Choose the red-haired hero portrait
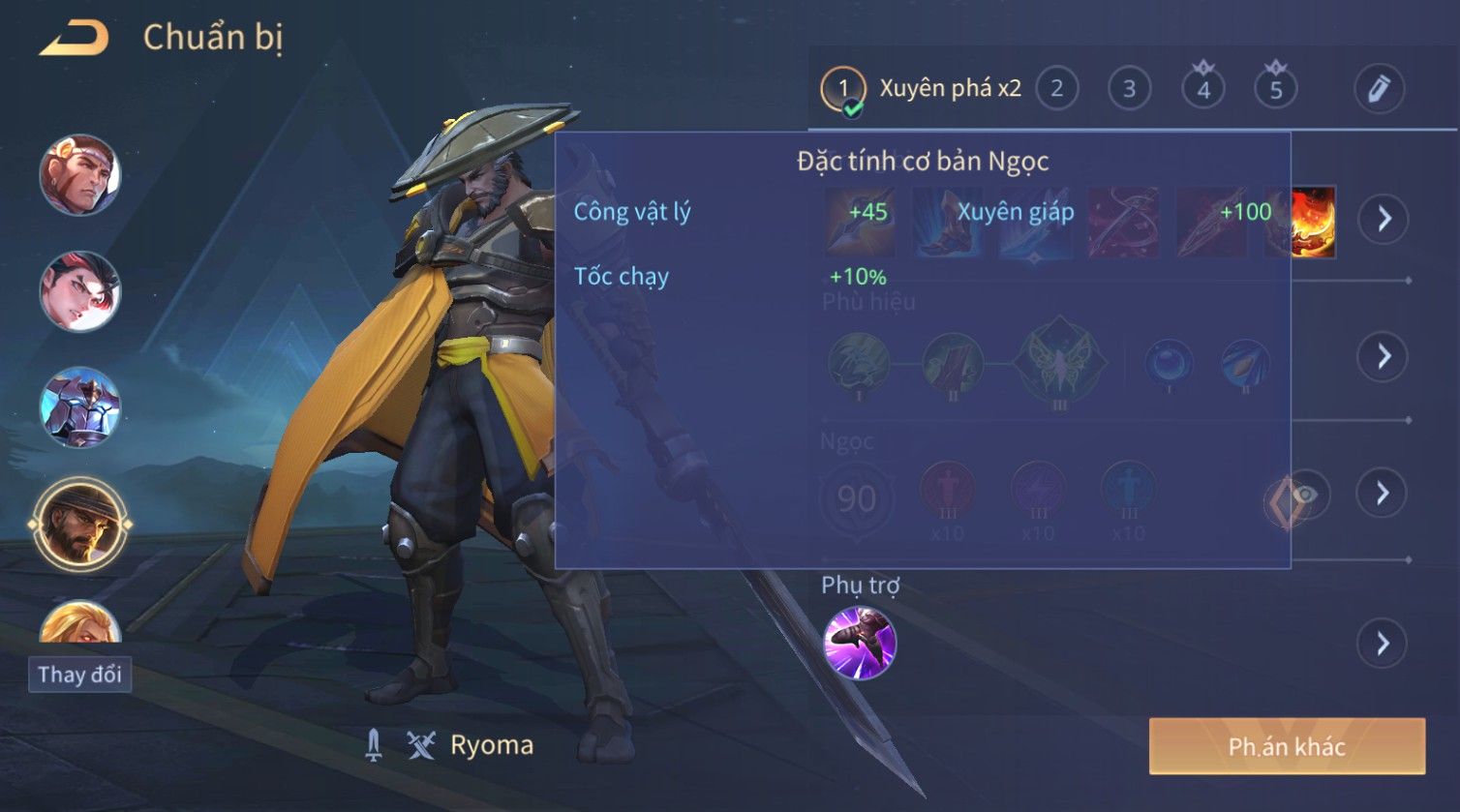1460x812 pixels. coord(79,290)
